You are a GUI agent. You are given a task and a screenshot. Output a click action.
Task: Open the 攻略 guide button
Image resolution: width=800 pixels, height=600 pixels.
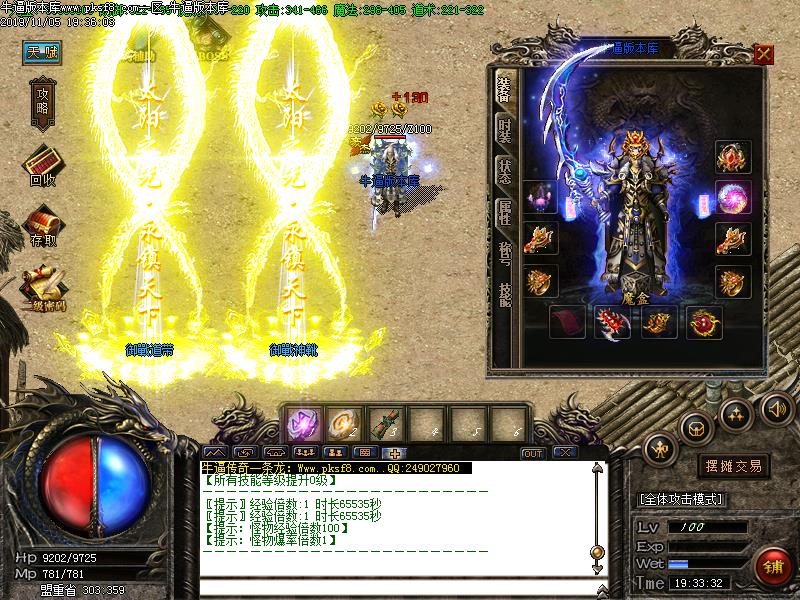pos(42,100)
